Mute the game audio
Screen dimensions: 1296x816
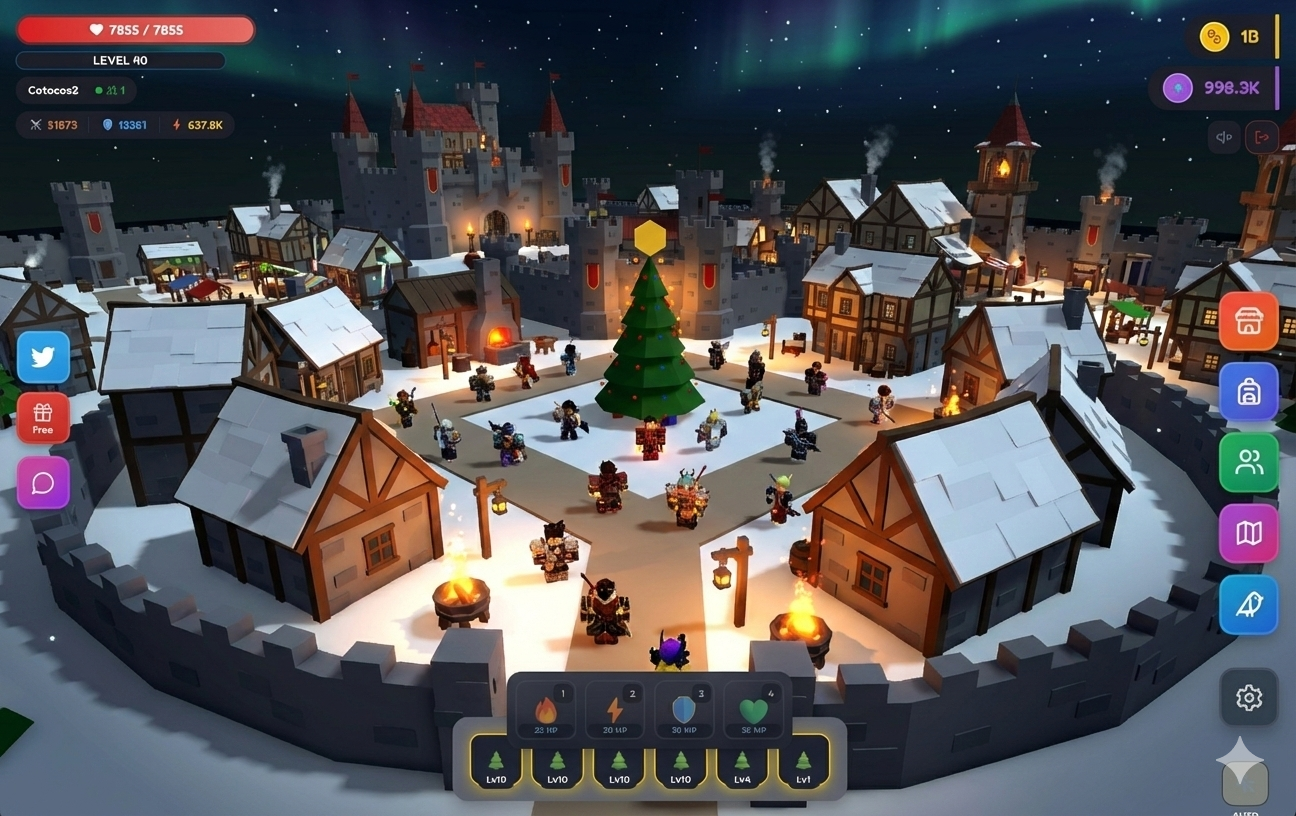pyautogui.click(x=1223, y=136)
